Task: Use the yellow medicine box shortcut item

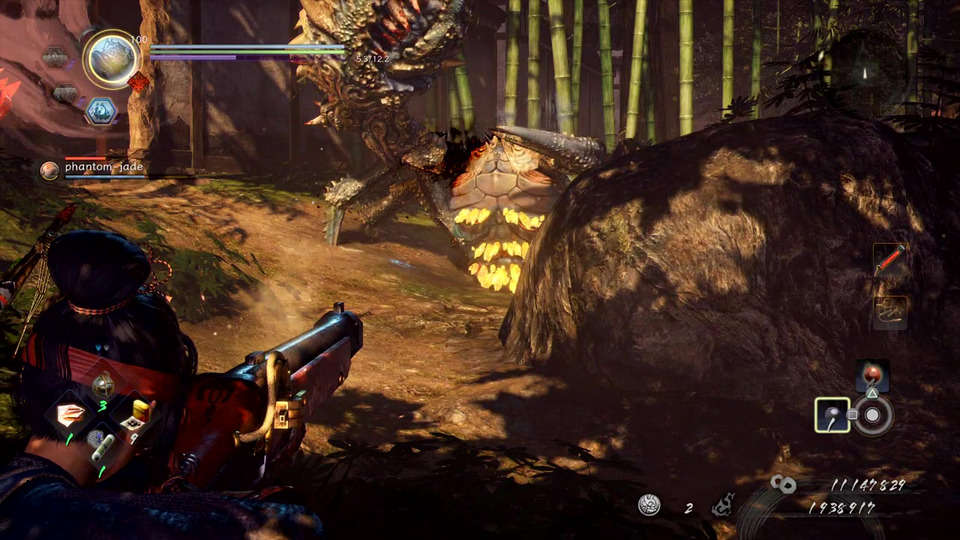Action: 137,412
